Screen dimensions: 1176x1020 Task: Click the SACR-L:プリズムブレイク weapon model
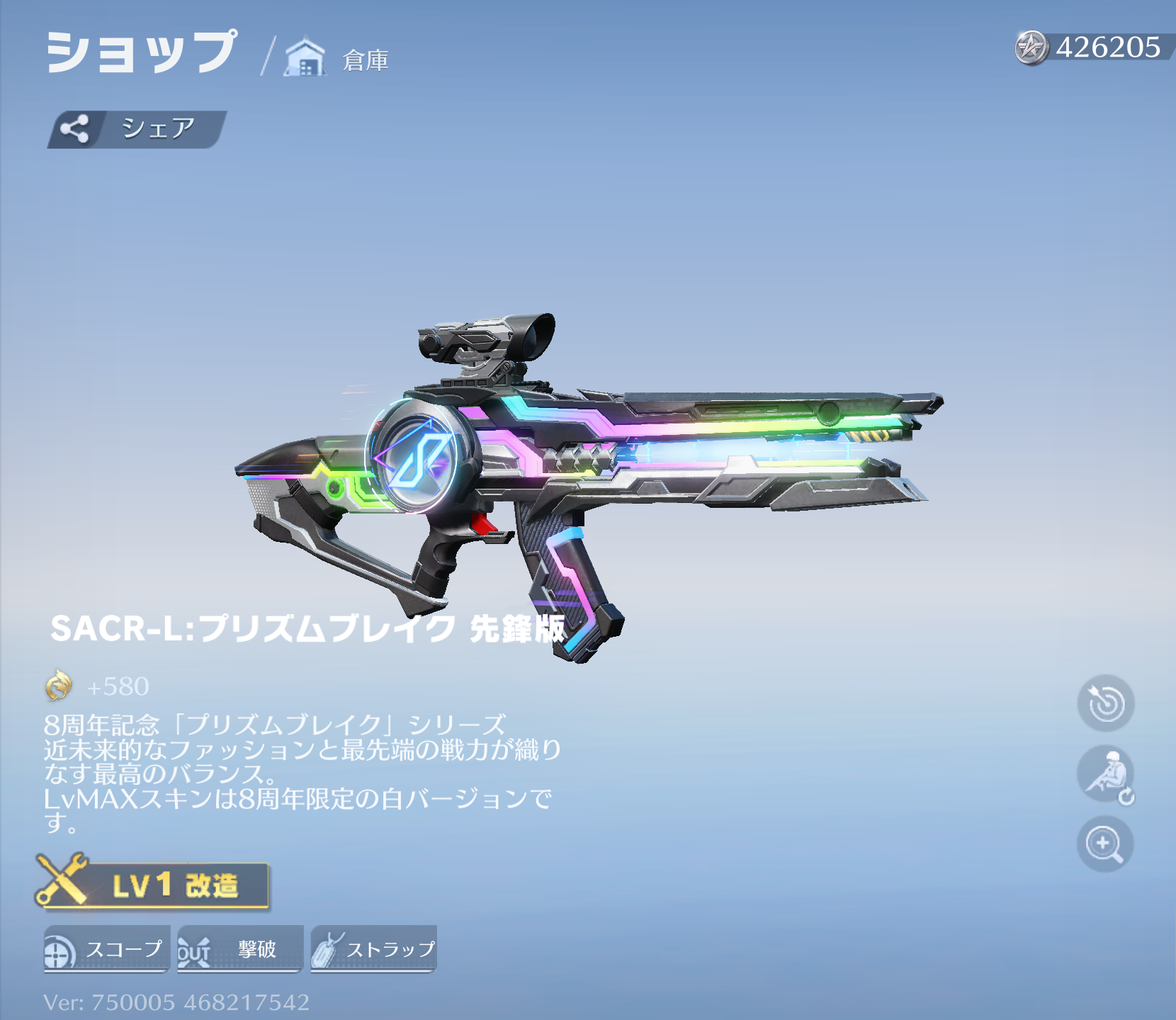588,460
